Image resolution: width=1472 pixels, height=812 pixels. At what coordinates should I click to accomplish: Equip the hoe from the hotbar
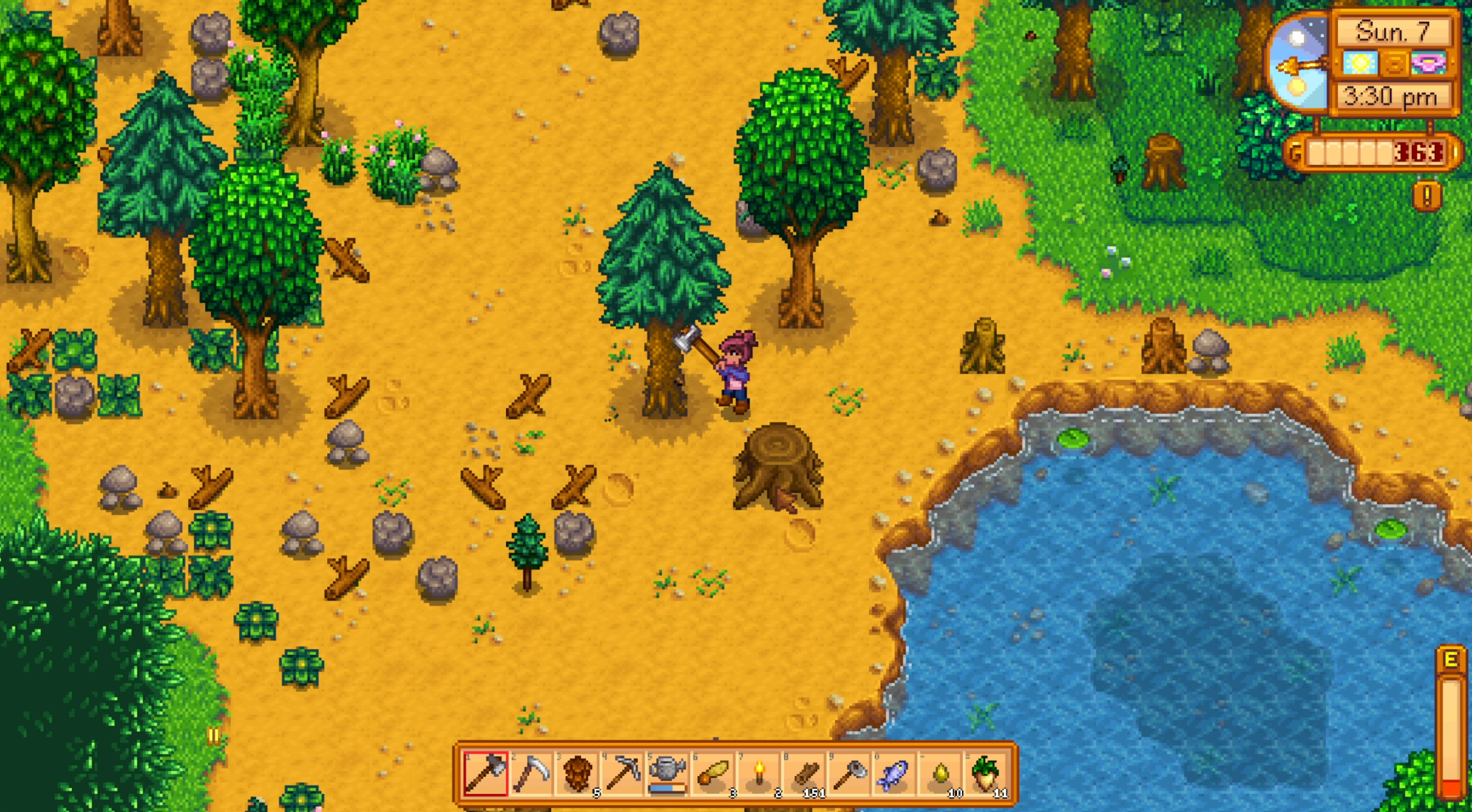click(x=850, y=774)
